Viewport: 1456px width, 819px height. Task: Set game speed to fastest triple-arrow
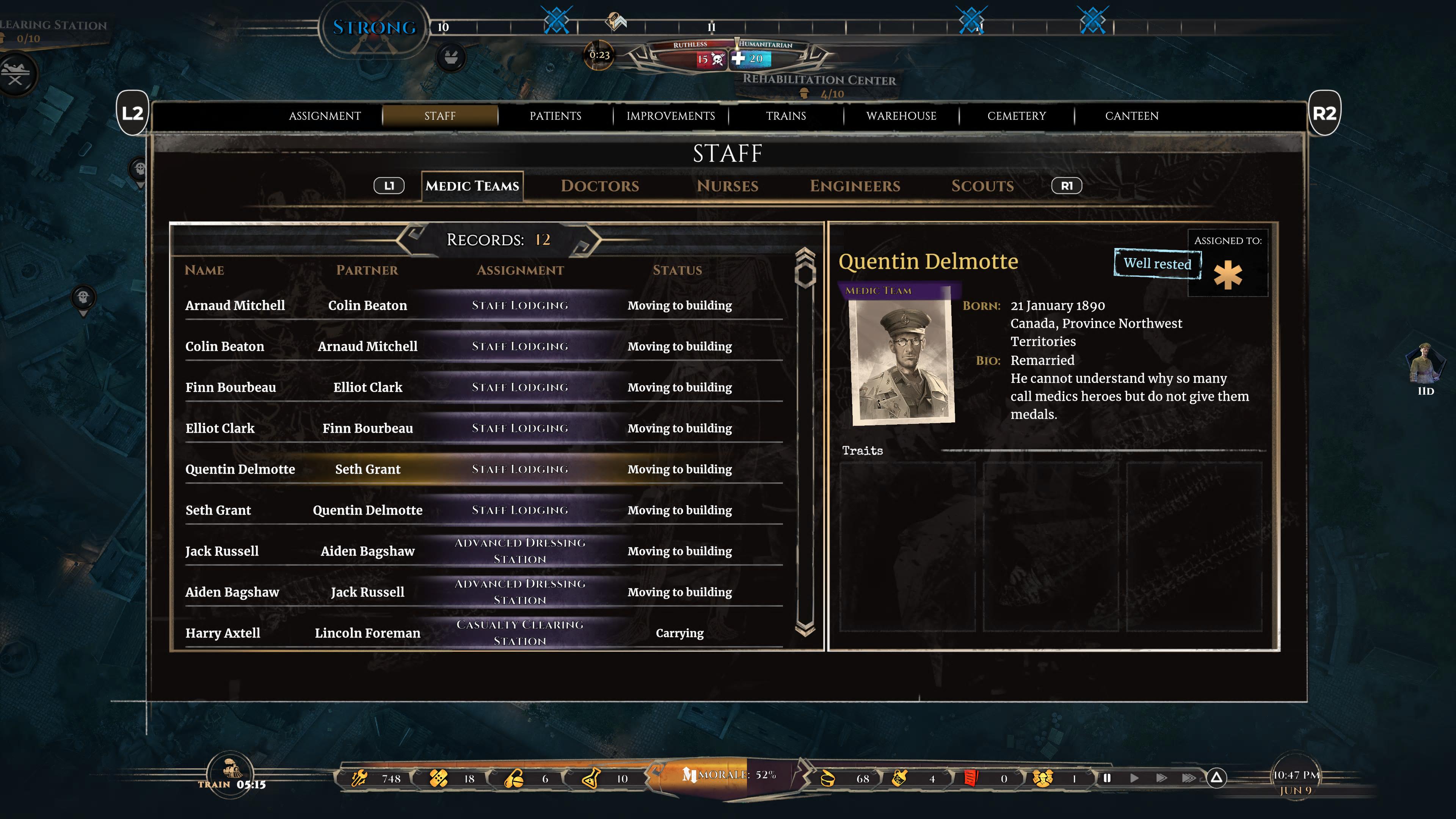click(x=1188, y=778)
